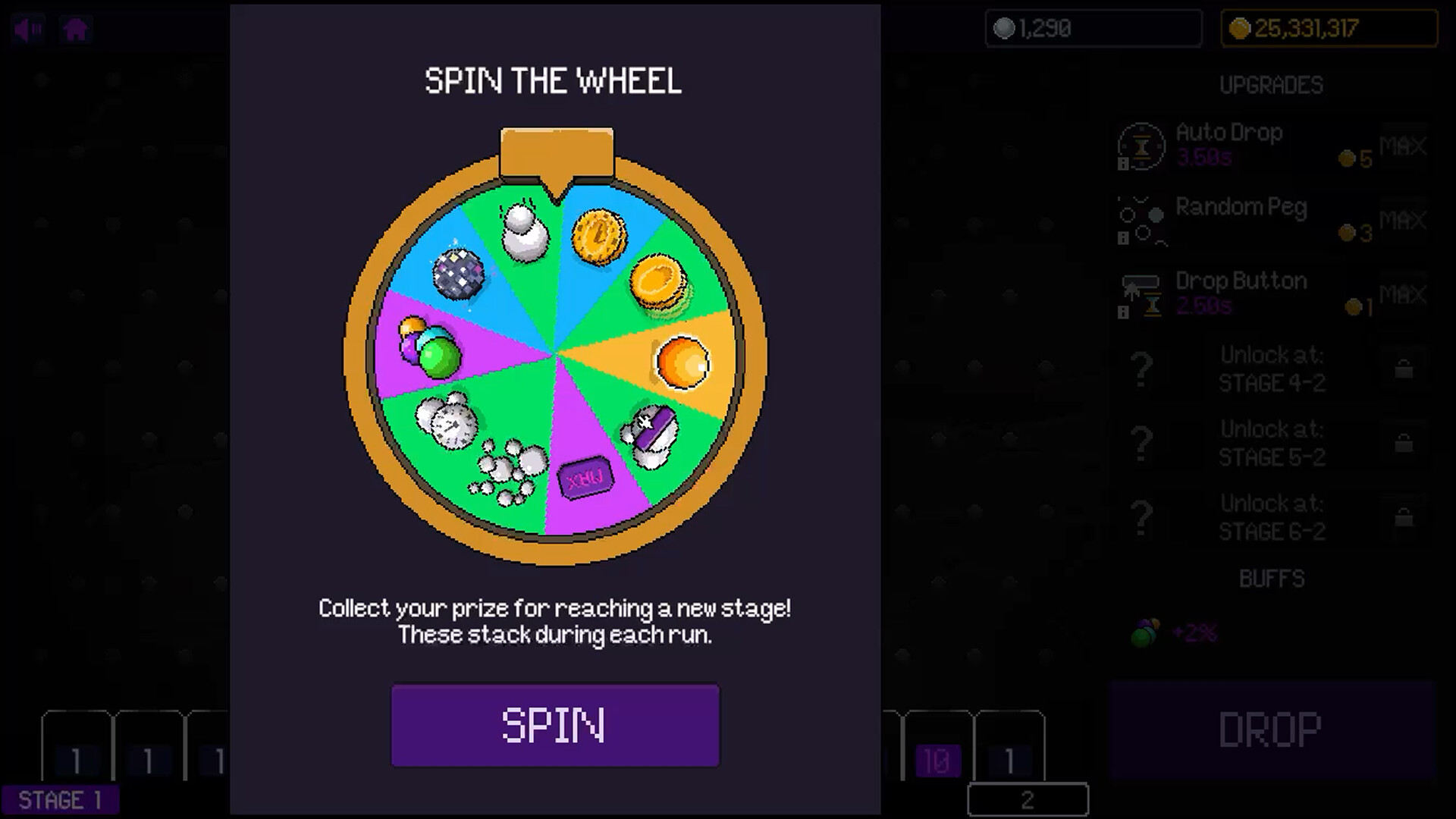The width and height of the screenshot is (1456, 819).
Task: Mute the game audio with the speaker icon
Action: (x=27, y=29)
